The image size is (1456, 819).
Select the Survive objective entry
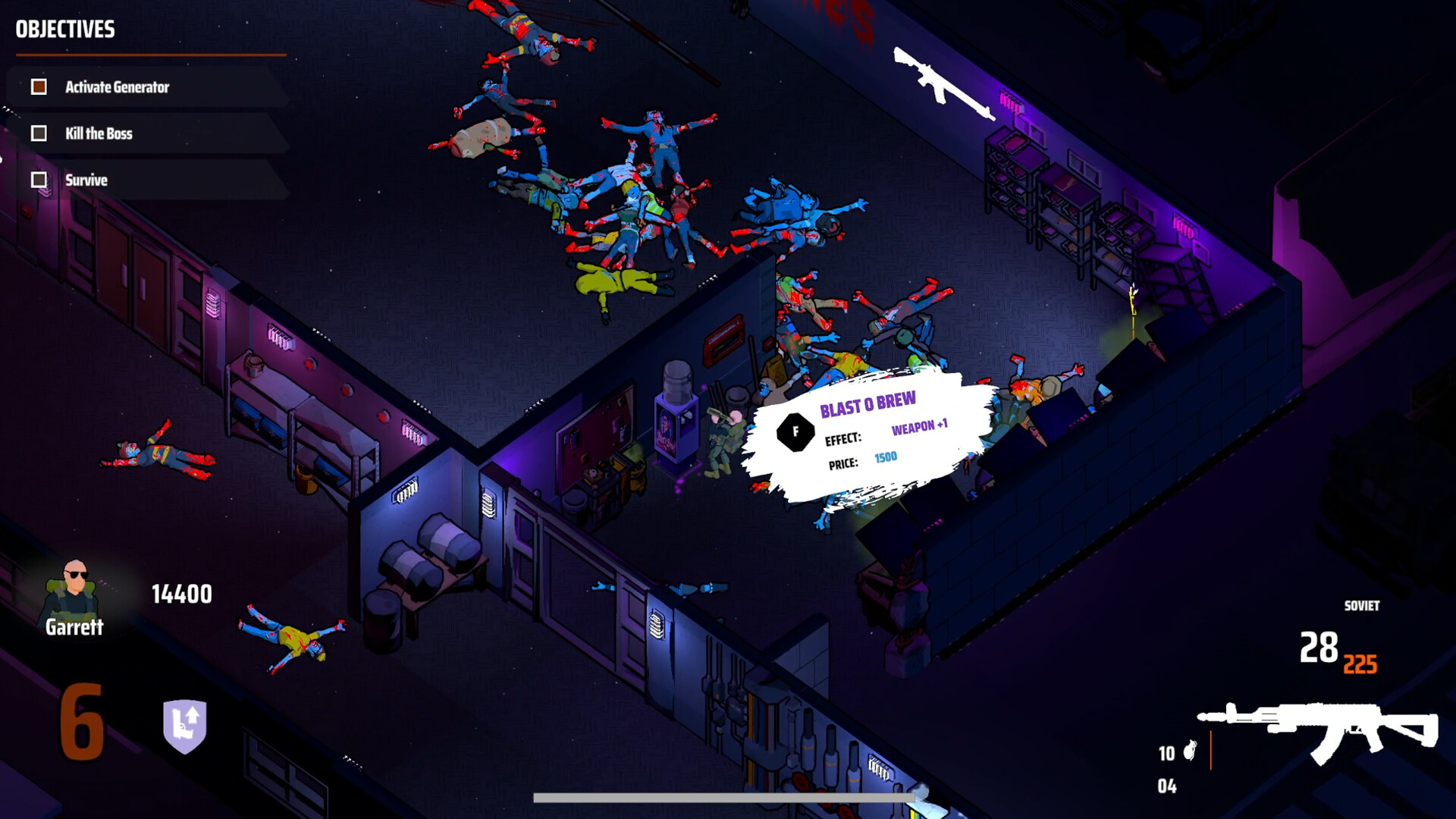point(86,180)
